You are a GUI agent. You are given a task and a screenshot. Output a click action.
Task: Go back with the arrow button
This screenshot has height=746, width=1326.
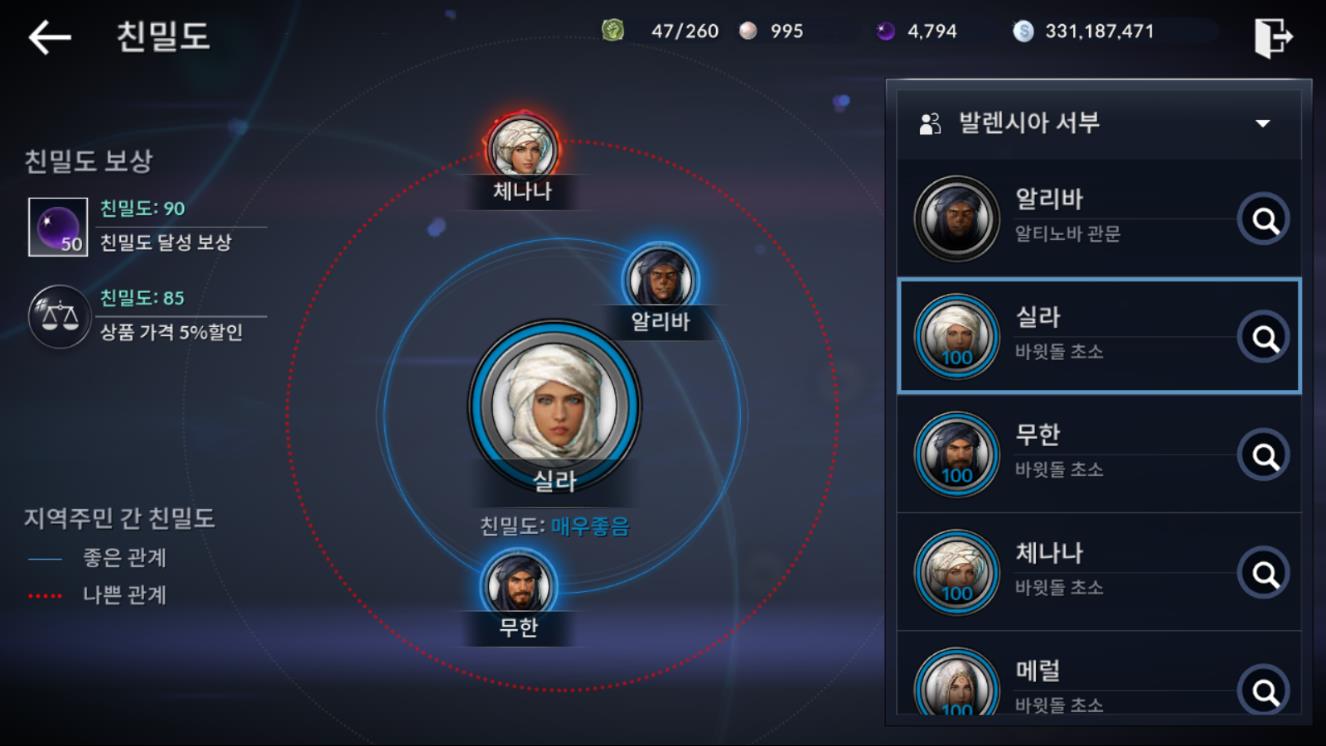(x=49, y=37)
